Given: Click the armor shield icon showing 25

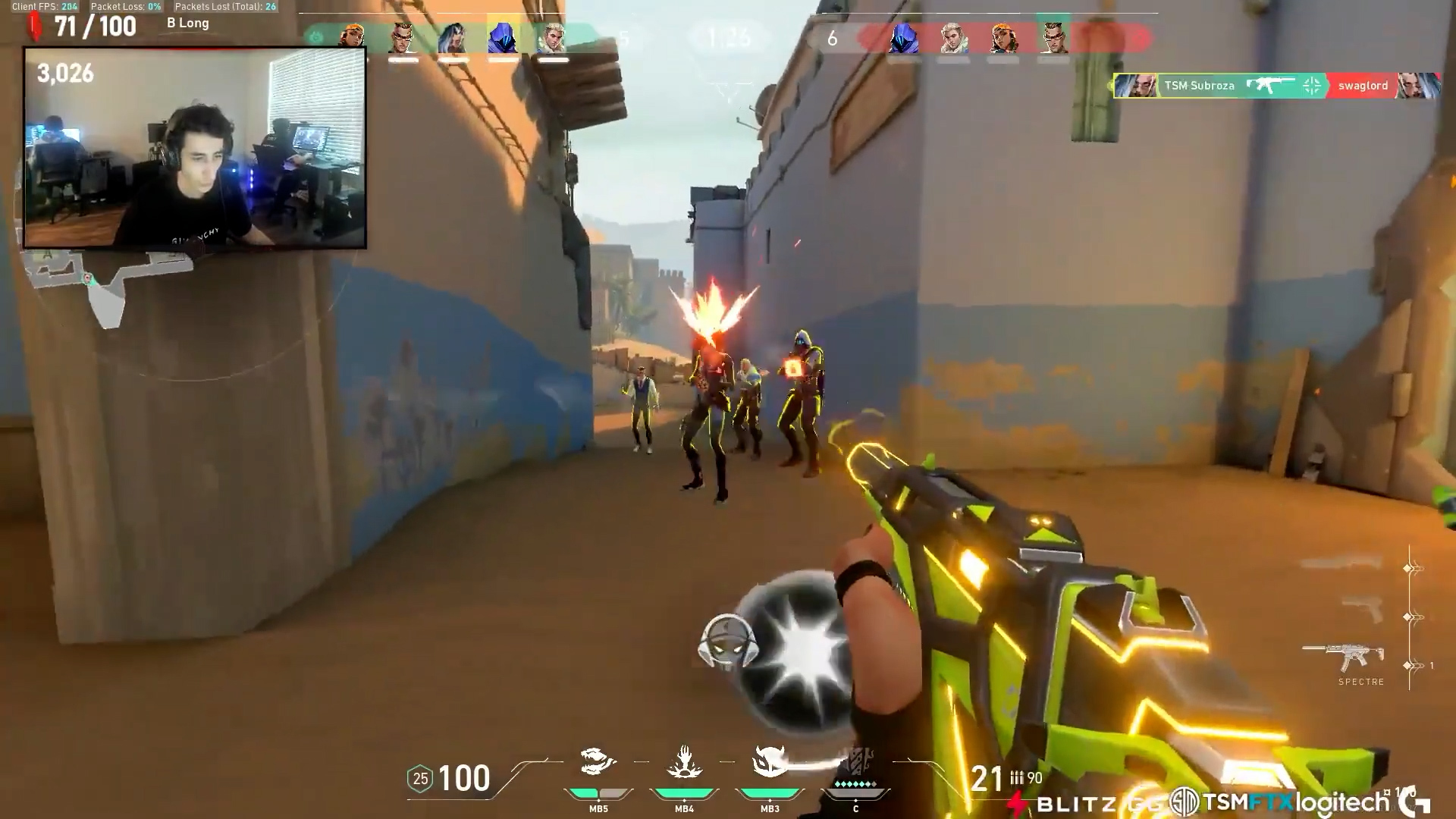Looking at the screenshot, I should (x=419, y=779).
